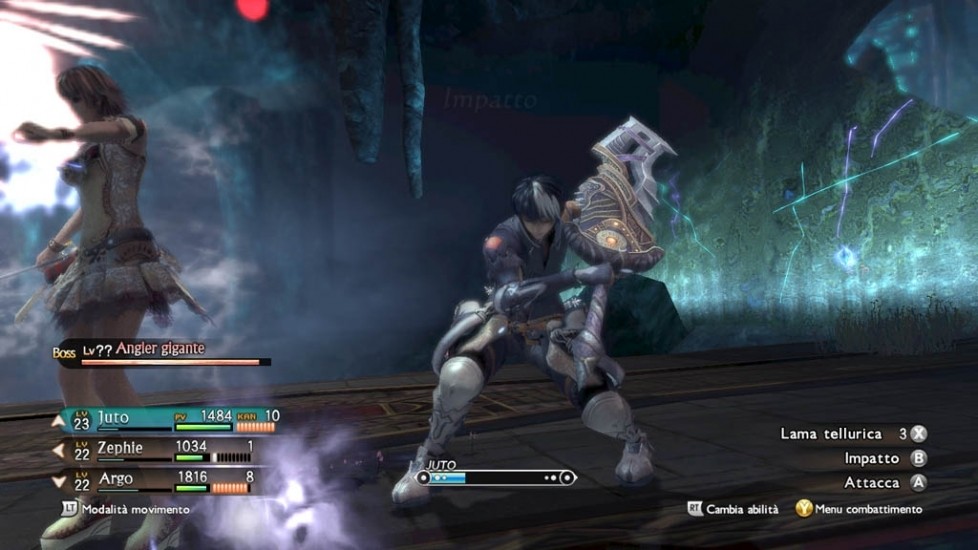
Task: Choose the Cambia abilità option
Action: click(x=741, y=509)
